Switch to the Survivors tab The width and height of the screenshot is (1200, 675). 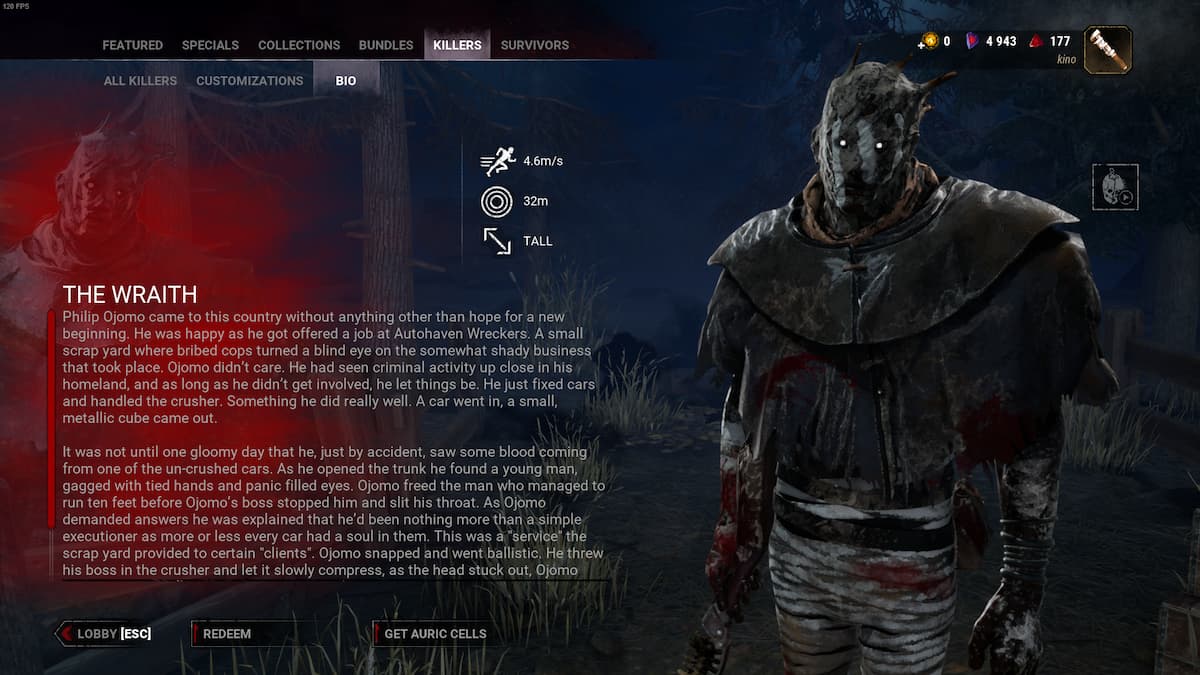[x=535, y=45]
